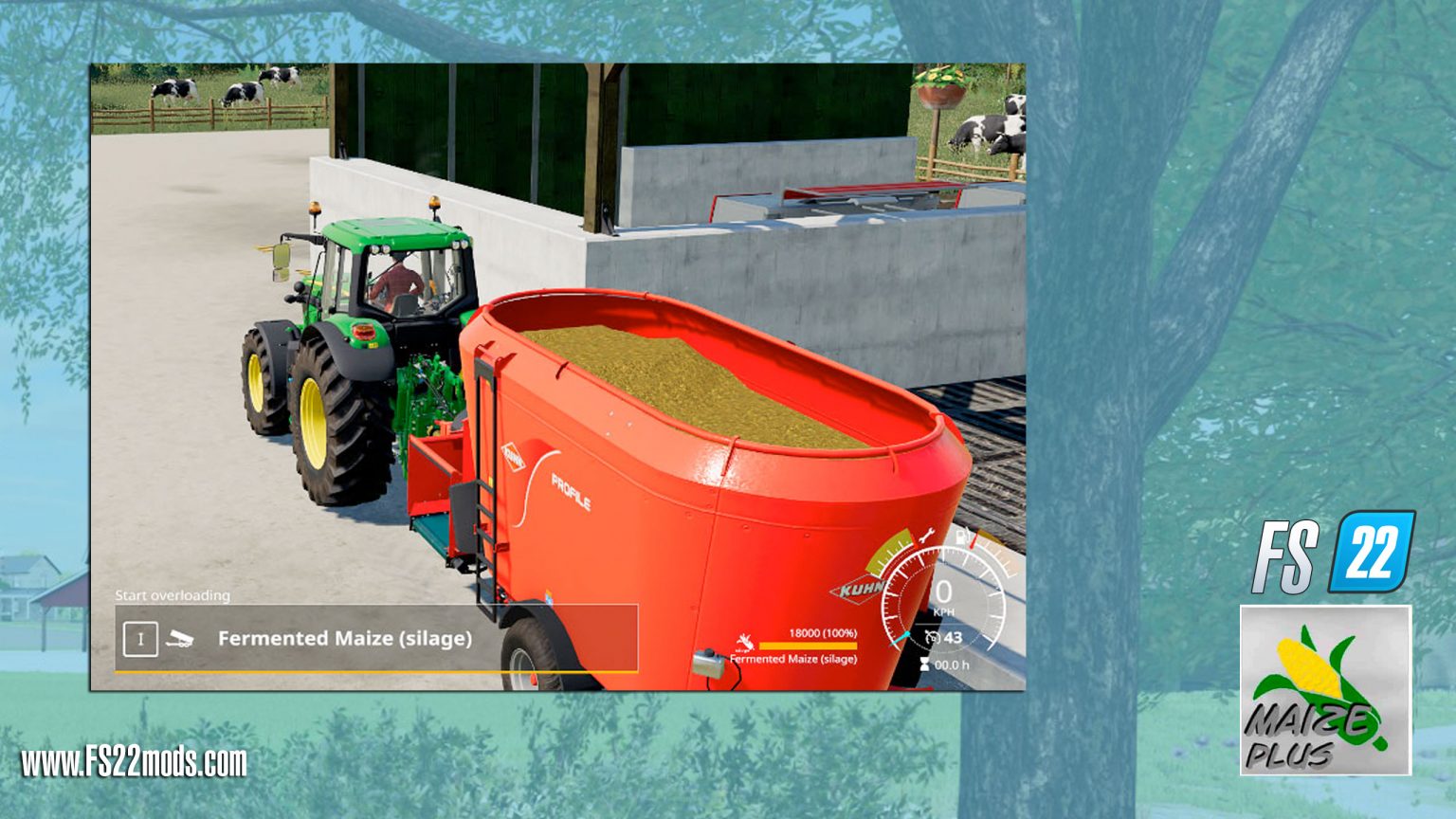Open the Fermented Maize (silage) action entry

[x=345, y=638]
